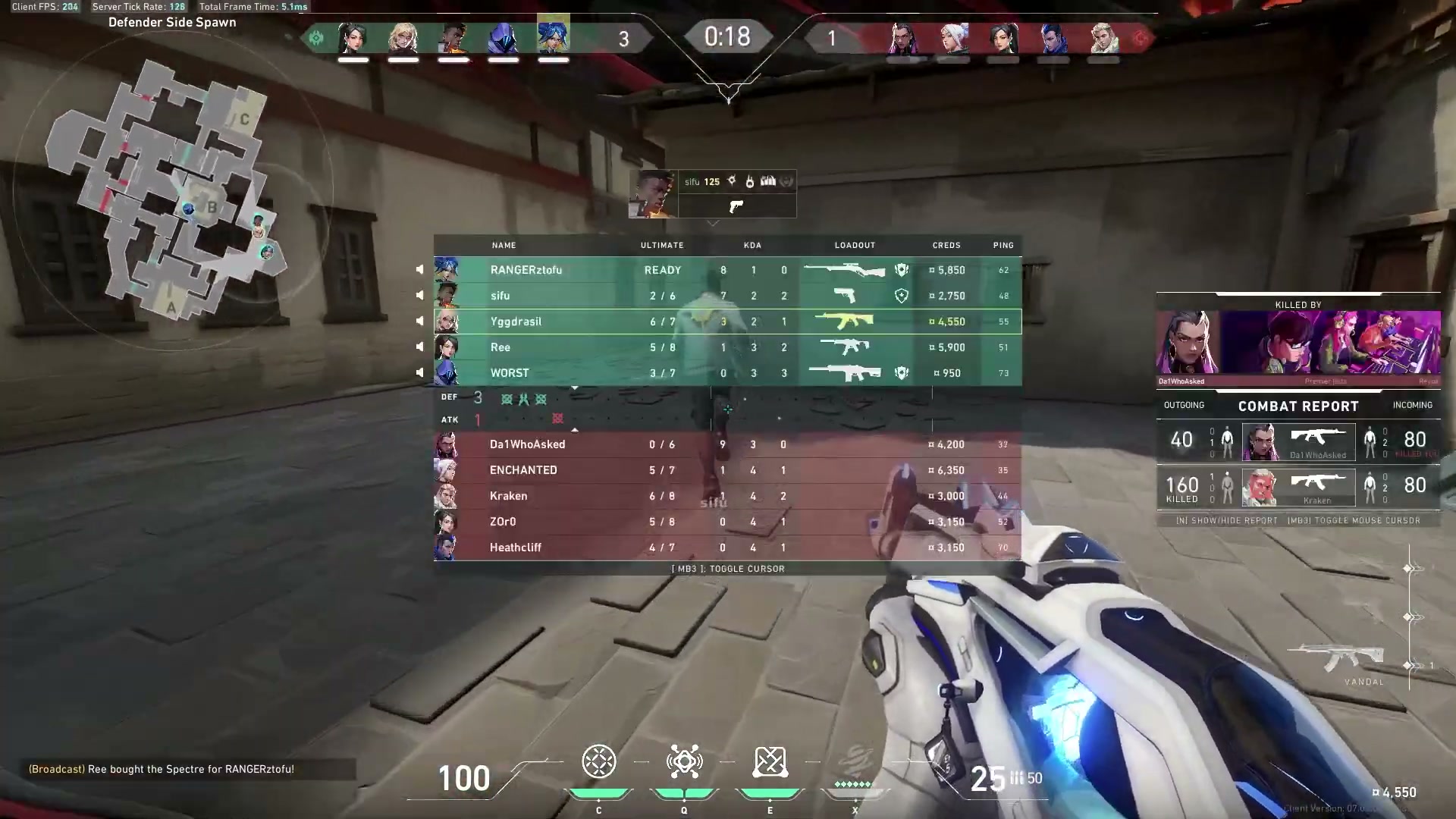Viewport: 1456px width, 819px height.
Task: Mute Ree's voice chat speaker icon
Action: tap(421, 347)
